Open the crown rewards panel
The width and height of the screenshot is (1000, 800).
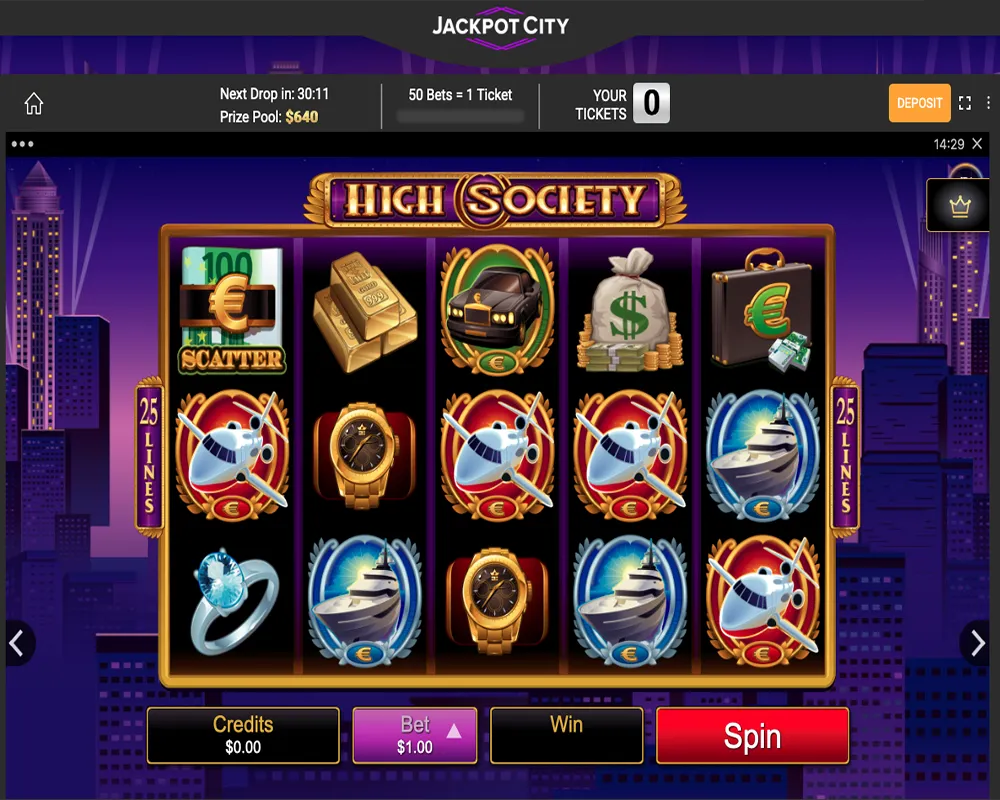(960, 206)
